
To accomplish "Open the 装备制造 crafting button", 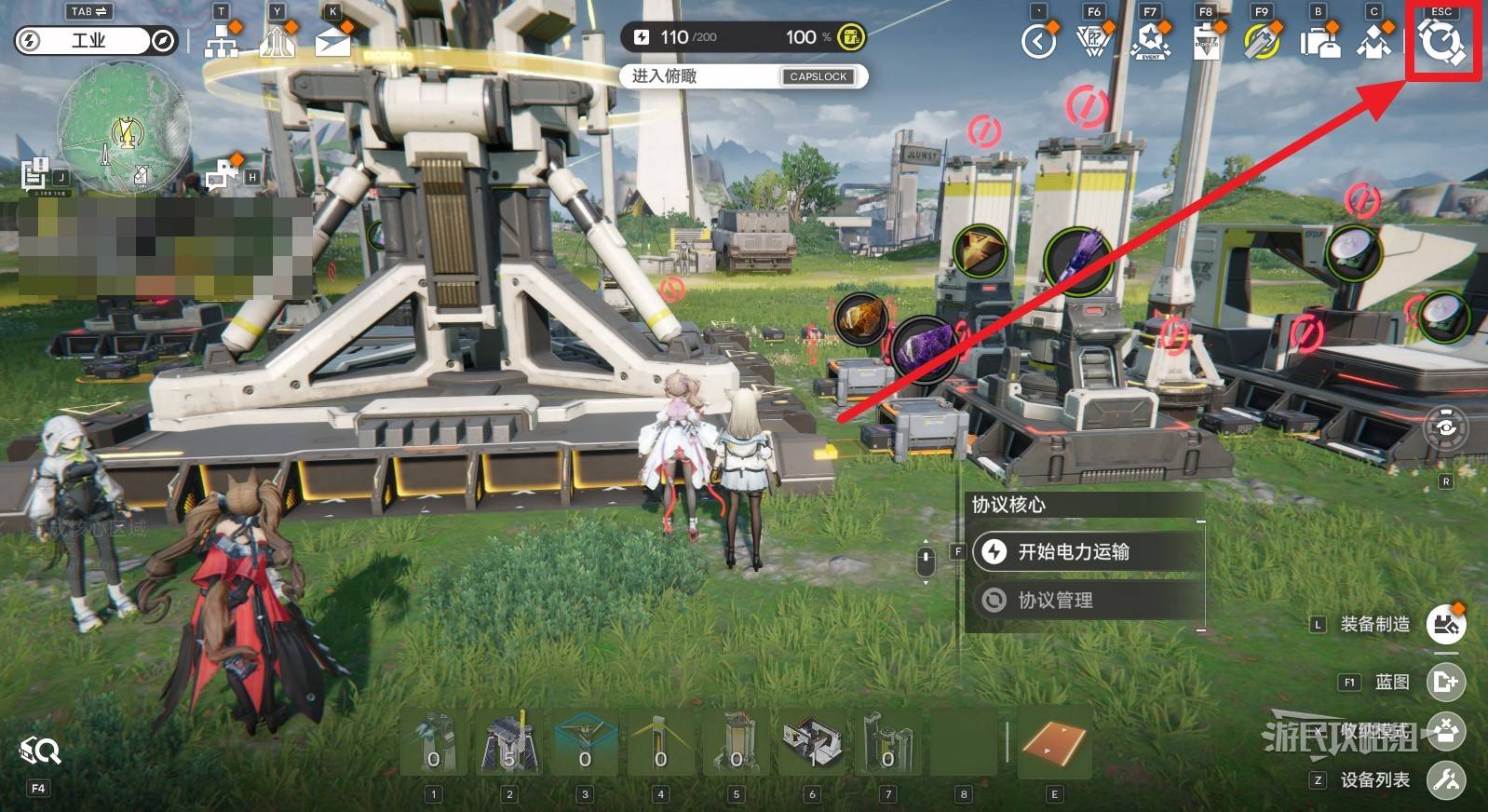I will [x=1445, y=624].
